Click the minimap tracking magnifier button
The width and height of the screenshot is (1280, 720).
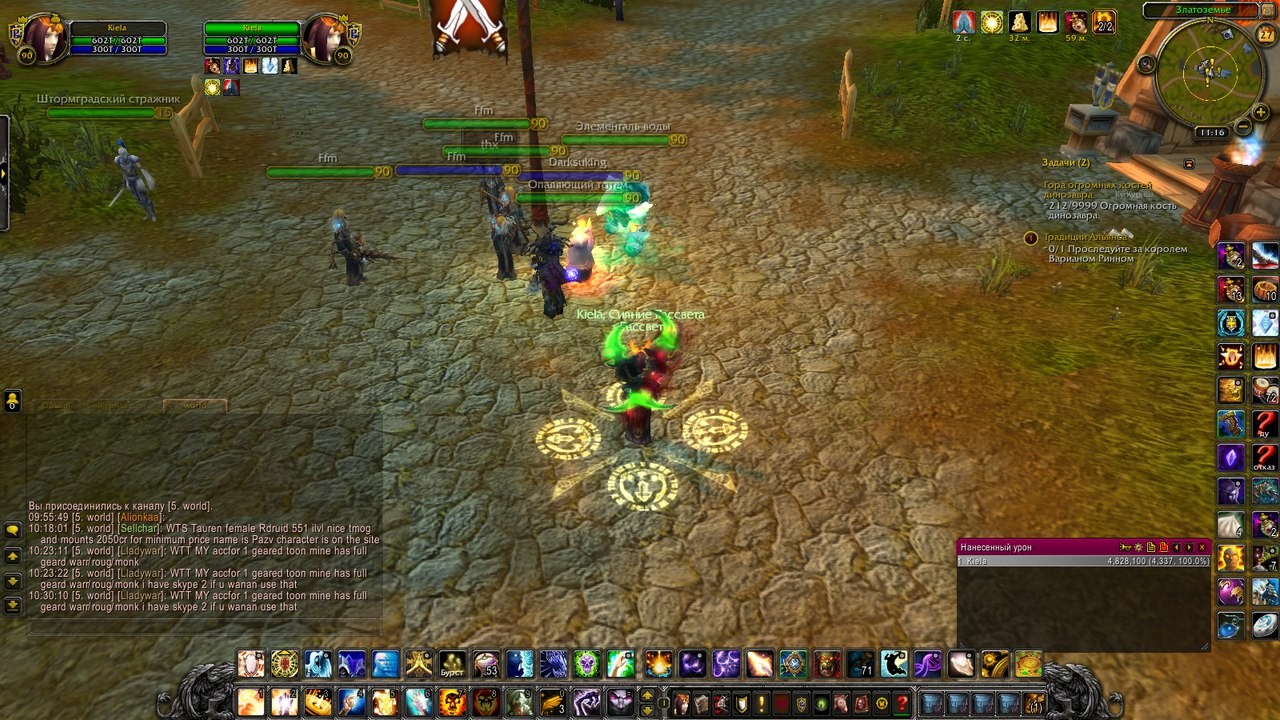click(x=1147, y=64)
